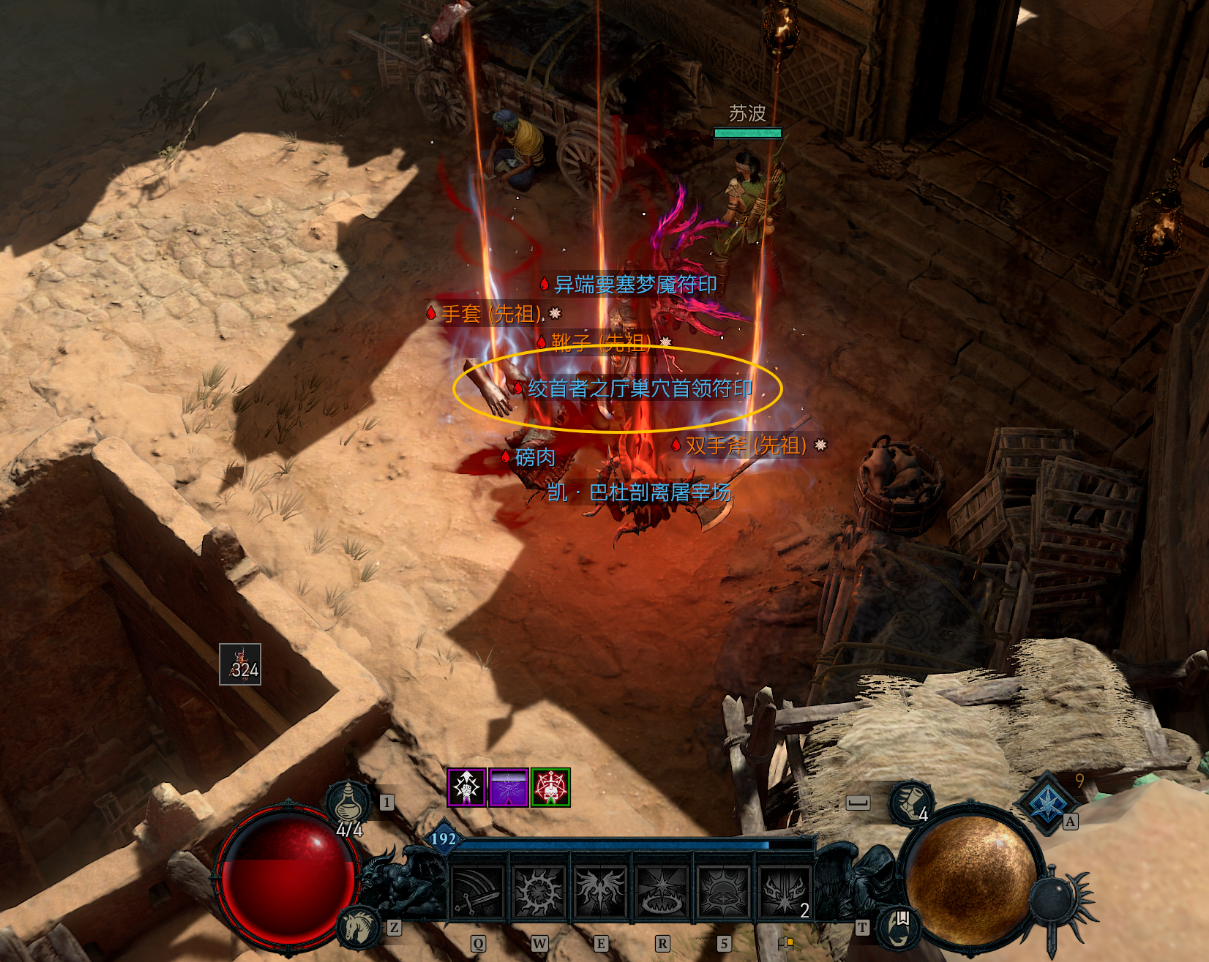
Task: Pick up the 磅肉 loot label
Action: click(x=534, y=457)
